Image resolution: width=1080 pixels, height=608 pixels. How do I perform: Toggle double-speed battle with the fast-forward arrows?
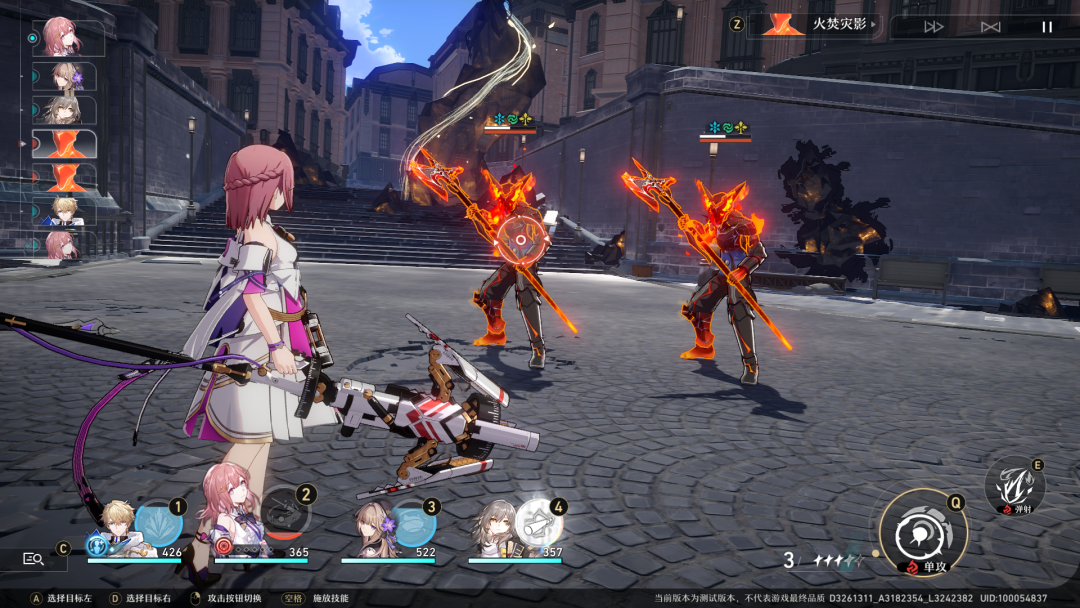[x=933, y=27]
